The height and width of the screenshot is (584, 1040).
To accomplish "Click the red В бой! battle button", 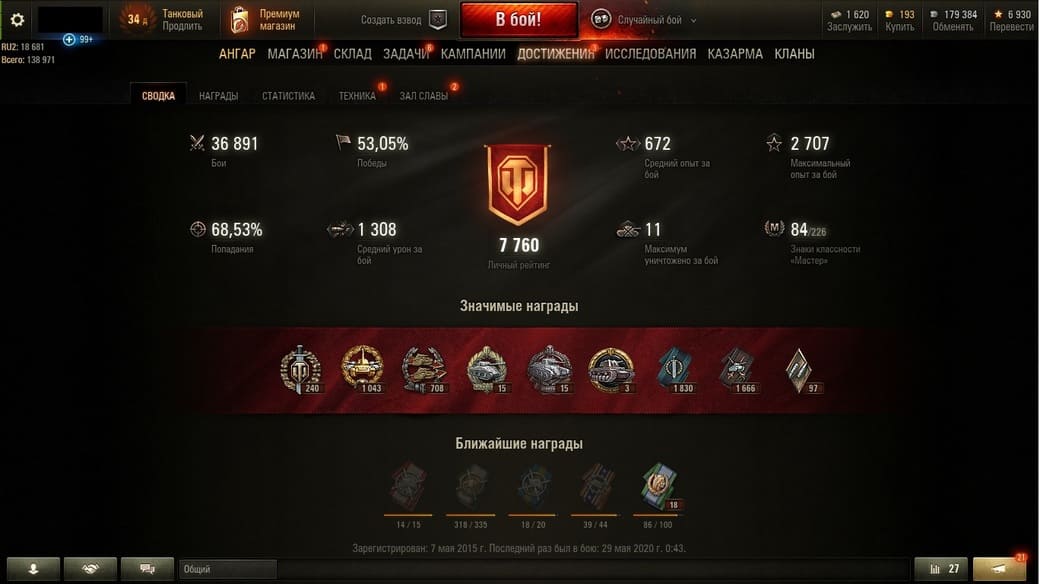I will tap(518, 20).
